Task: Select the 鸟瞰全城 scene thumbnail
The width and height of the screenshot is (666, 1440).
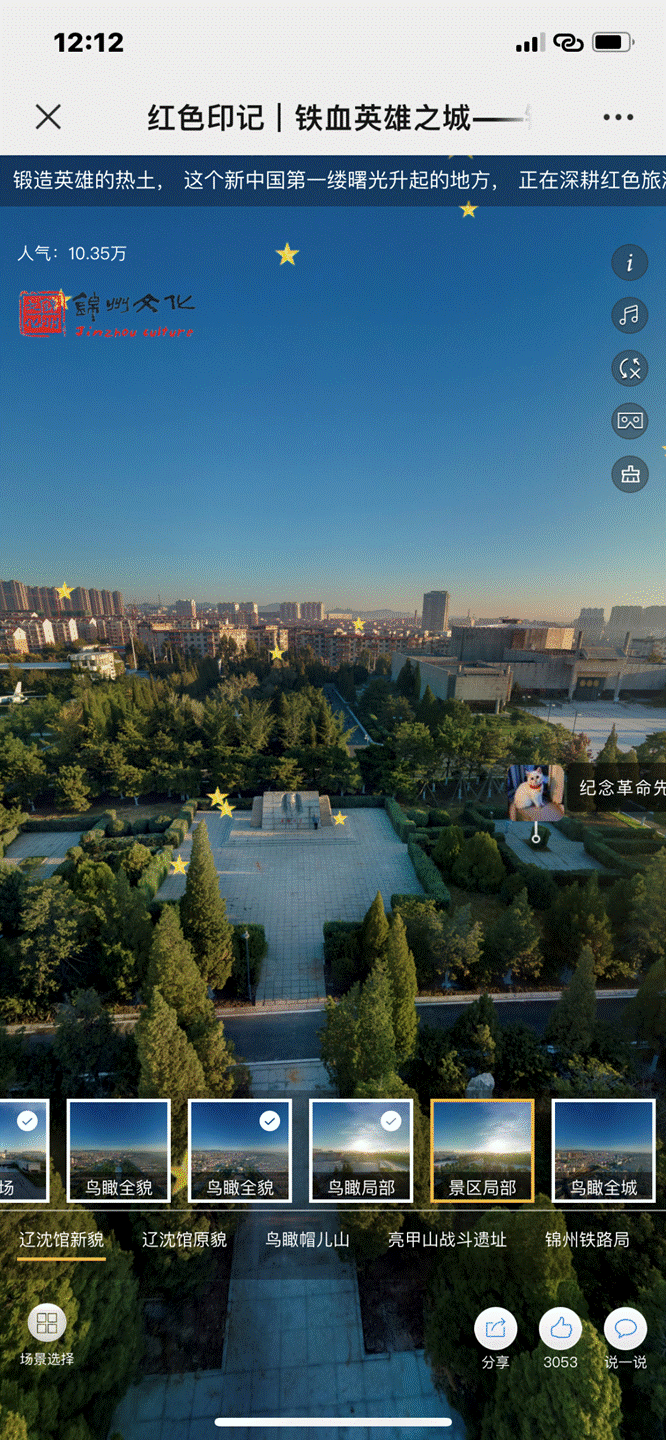Action: (x=604, y=1150)
